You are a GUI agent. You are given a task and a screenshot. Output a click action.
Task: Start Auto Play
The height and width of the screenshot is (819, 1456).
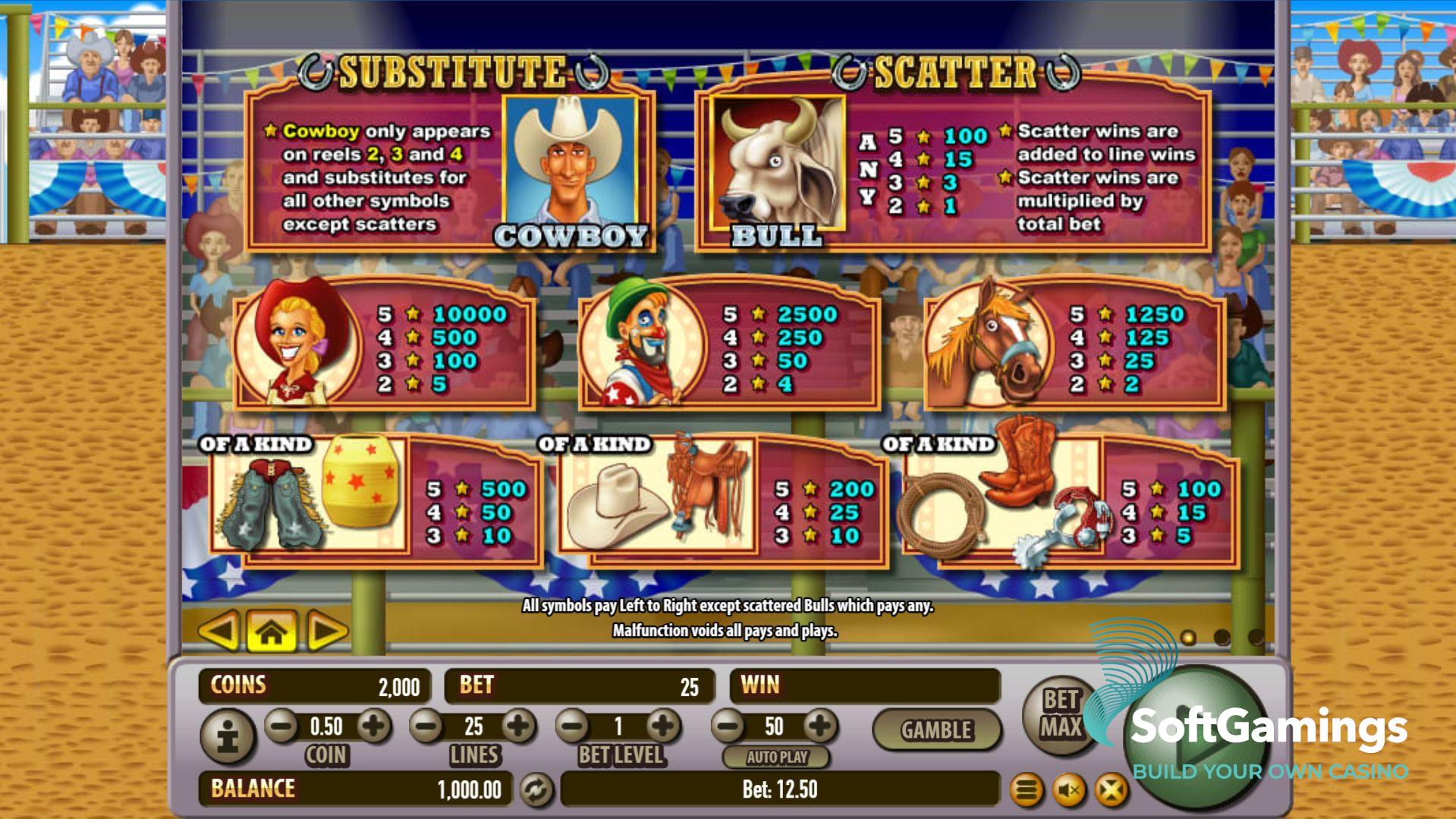click(776, 757)
